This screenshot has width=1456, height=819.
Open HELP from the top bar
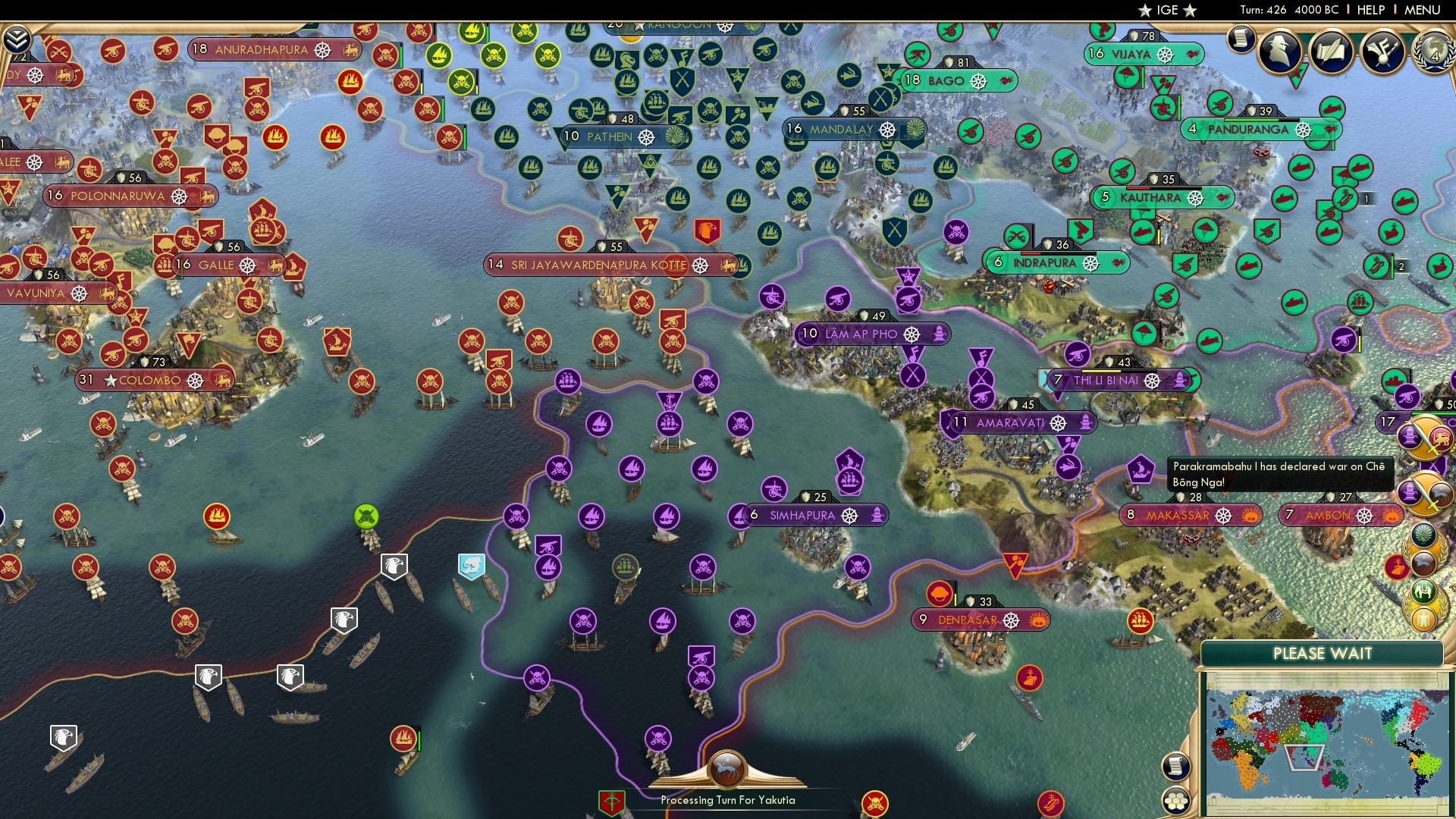pyautogui.click(x=1373, y=10)
